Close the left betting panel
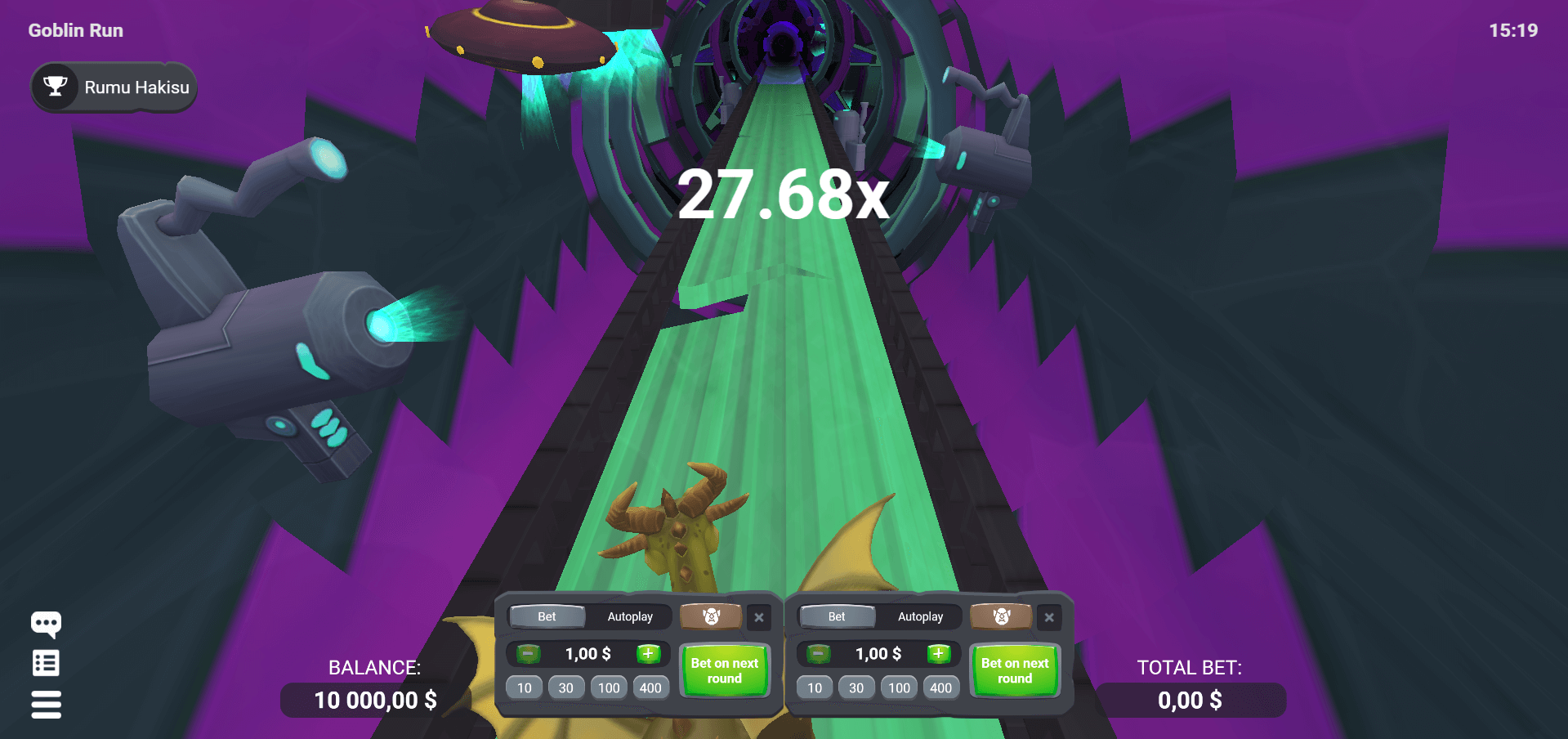Screen dimensions: 1568x739 pos(758,618)
